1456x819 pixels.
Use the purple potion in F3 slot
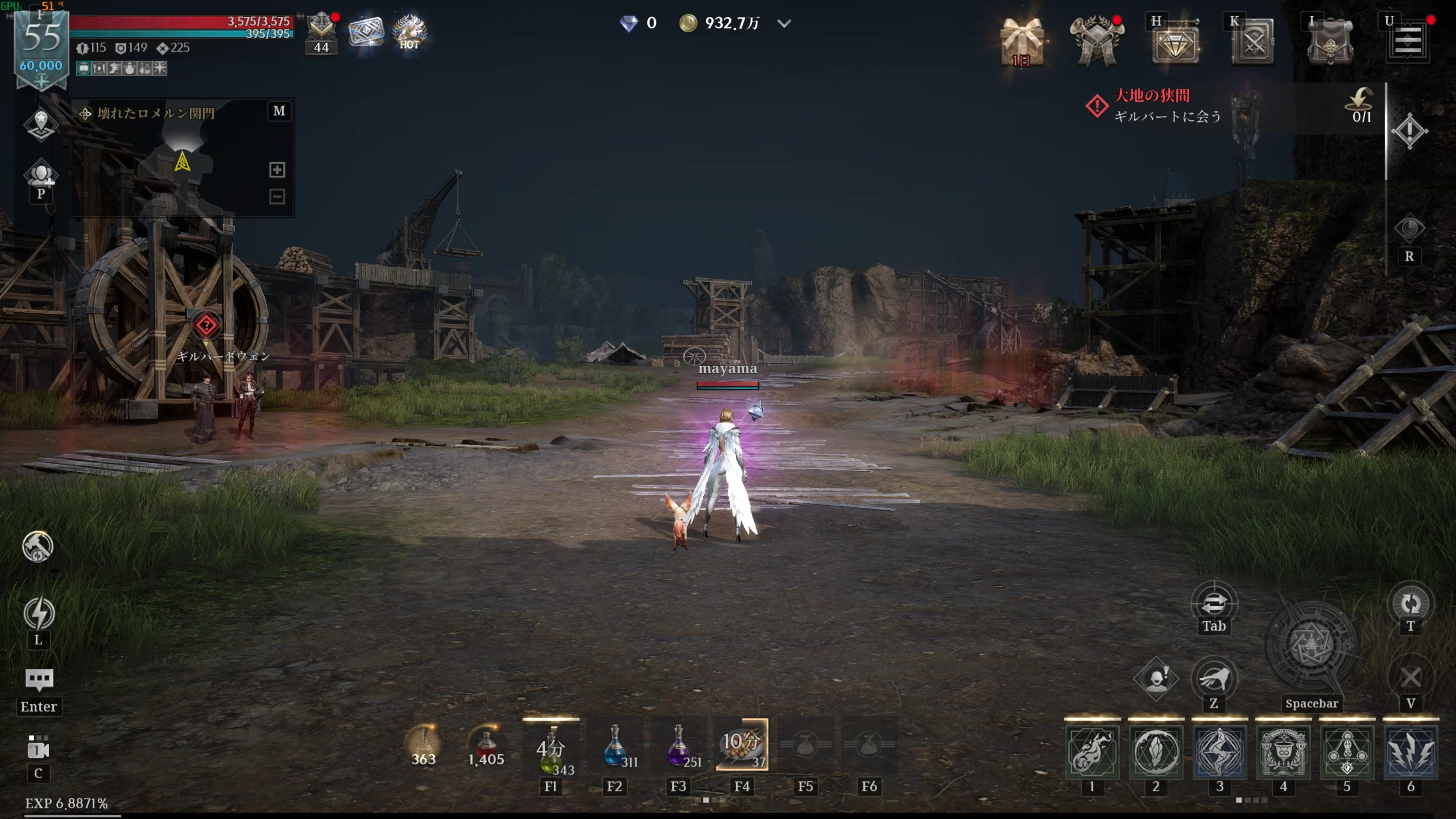point(679,746)
